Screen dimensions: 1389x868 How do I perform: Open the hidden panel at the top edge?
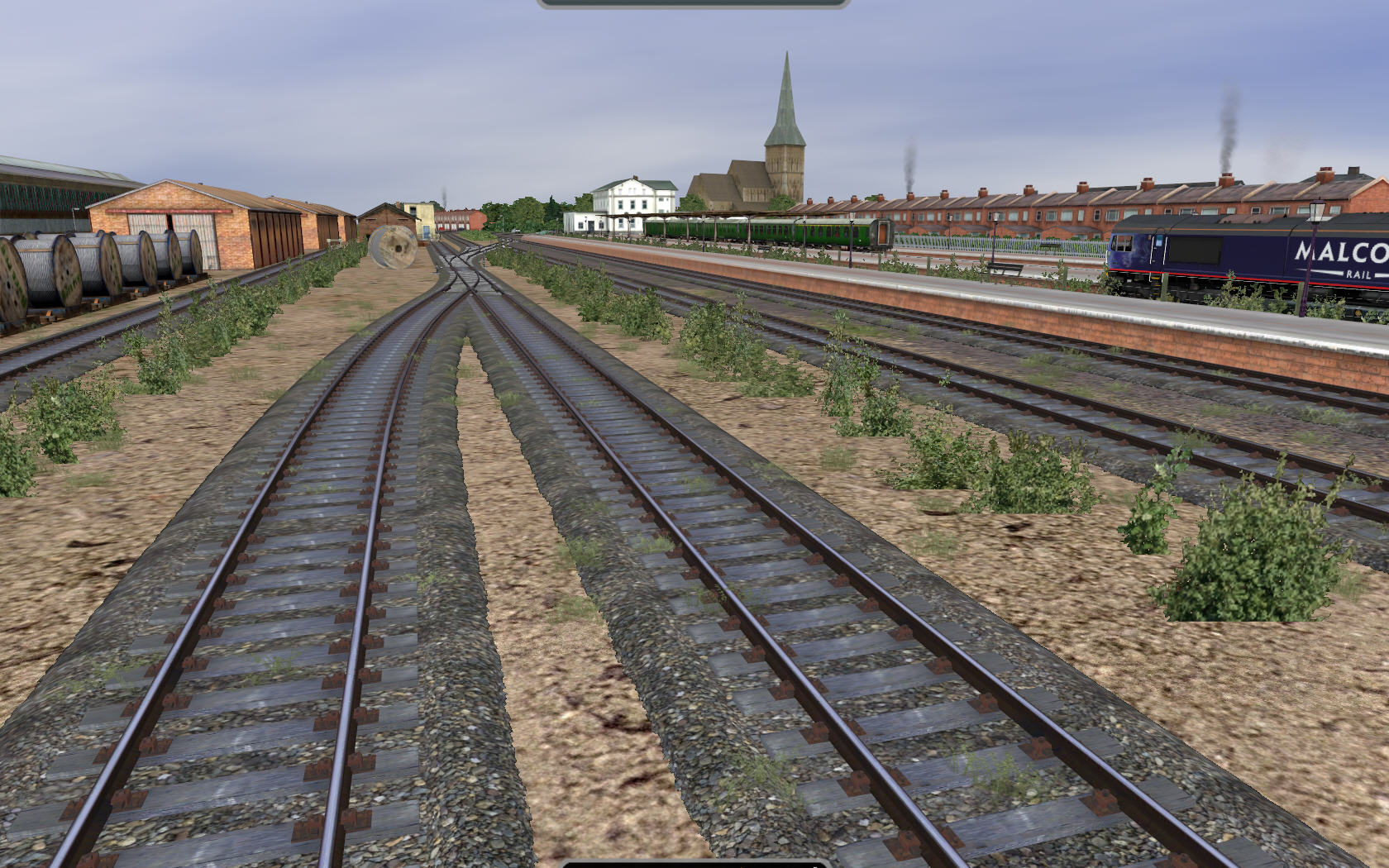coord(693,3)
